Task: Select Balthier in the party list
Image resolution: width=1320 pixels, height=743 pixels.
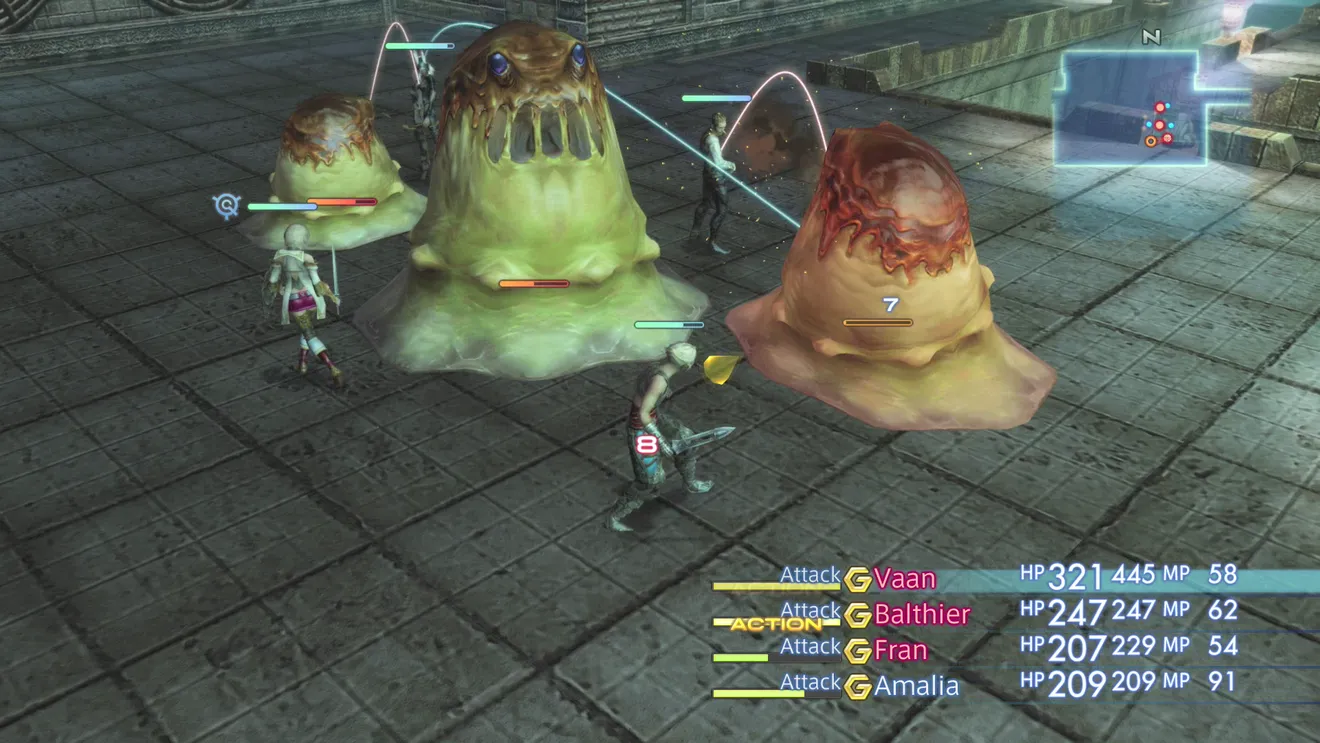Action: click(x=921, y=614)
